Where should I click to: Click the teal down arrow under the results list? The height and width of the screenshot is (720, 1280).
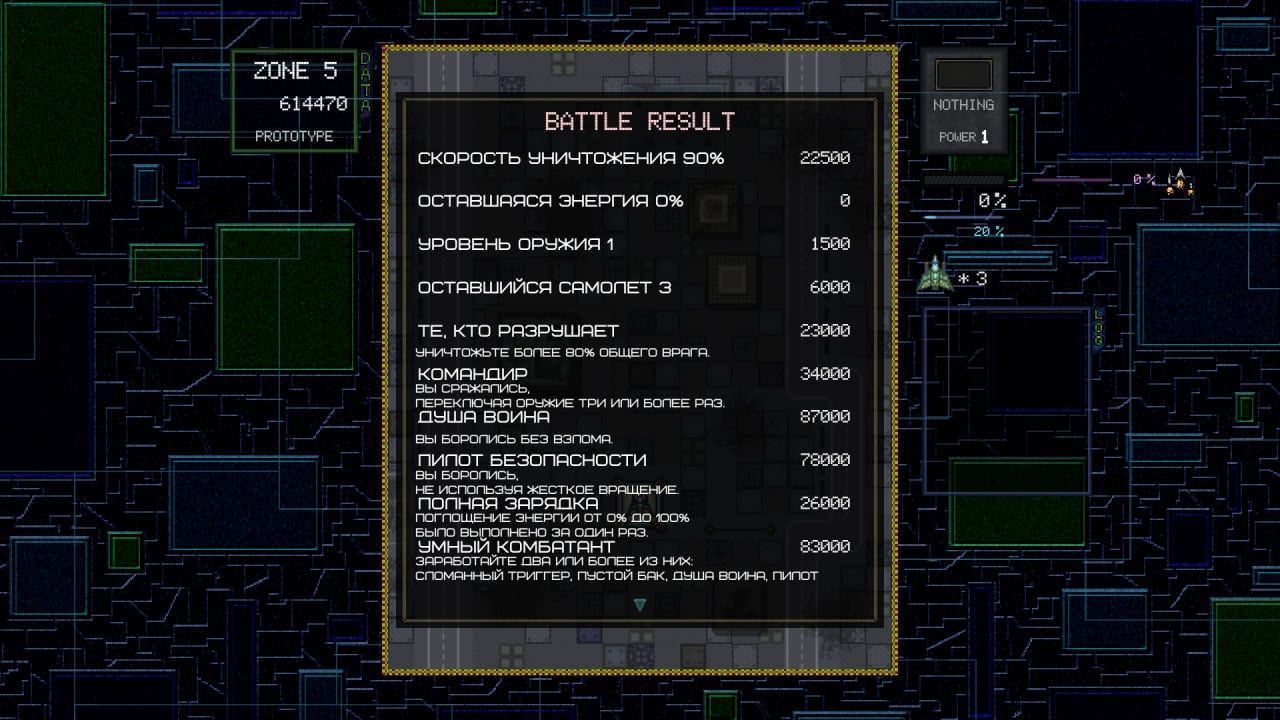point(640,604)
